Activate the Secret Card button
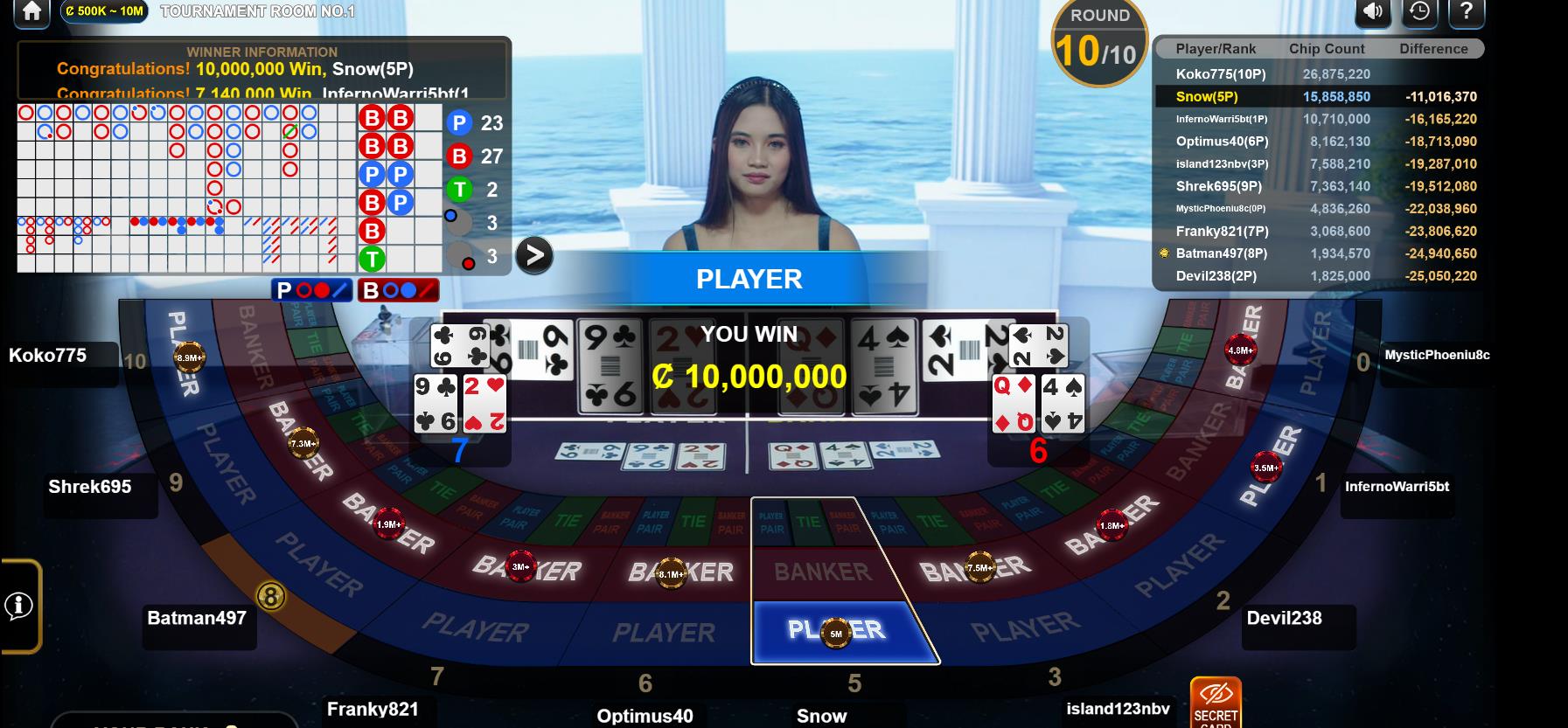This screenshot has height=728, width=1568. 1216,703
